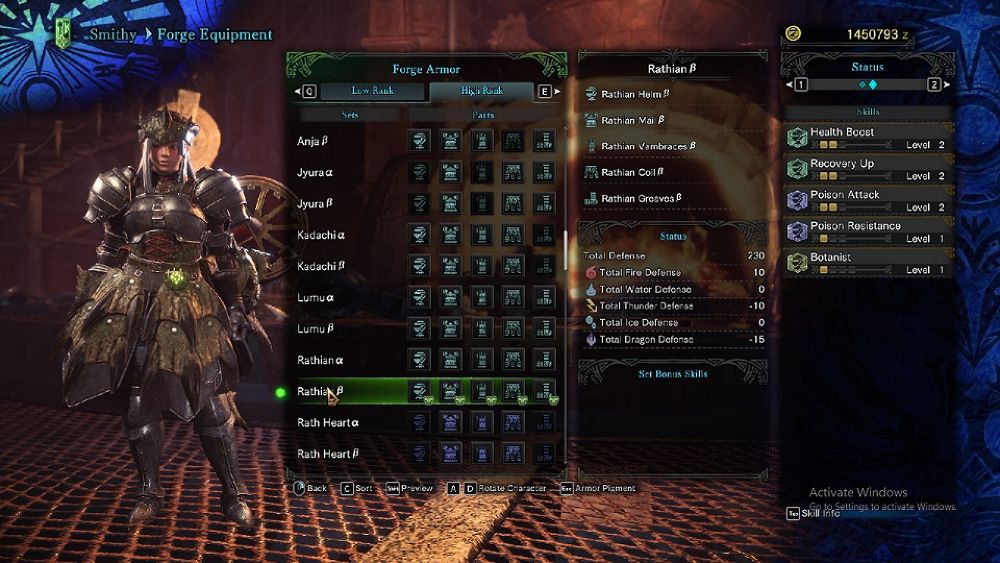Screen dimensions: 1000x563
Task: Select the Lumu α armor set
Action: [x=316, y=297]
